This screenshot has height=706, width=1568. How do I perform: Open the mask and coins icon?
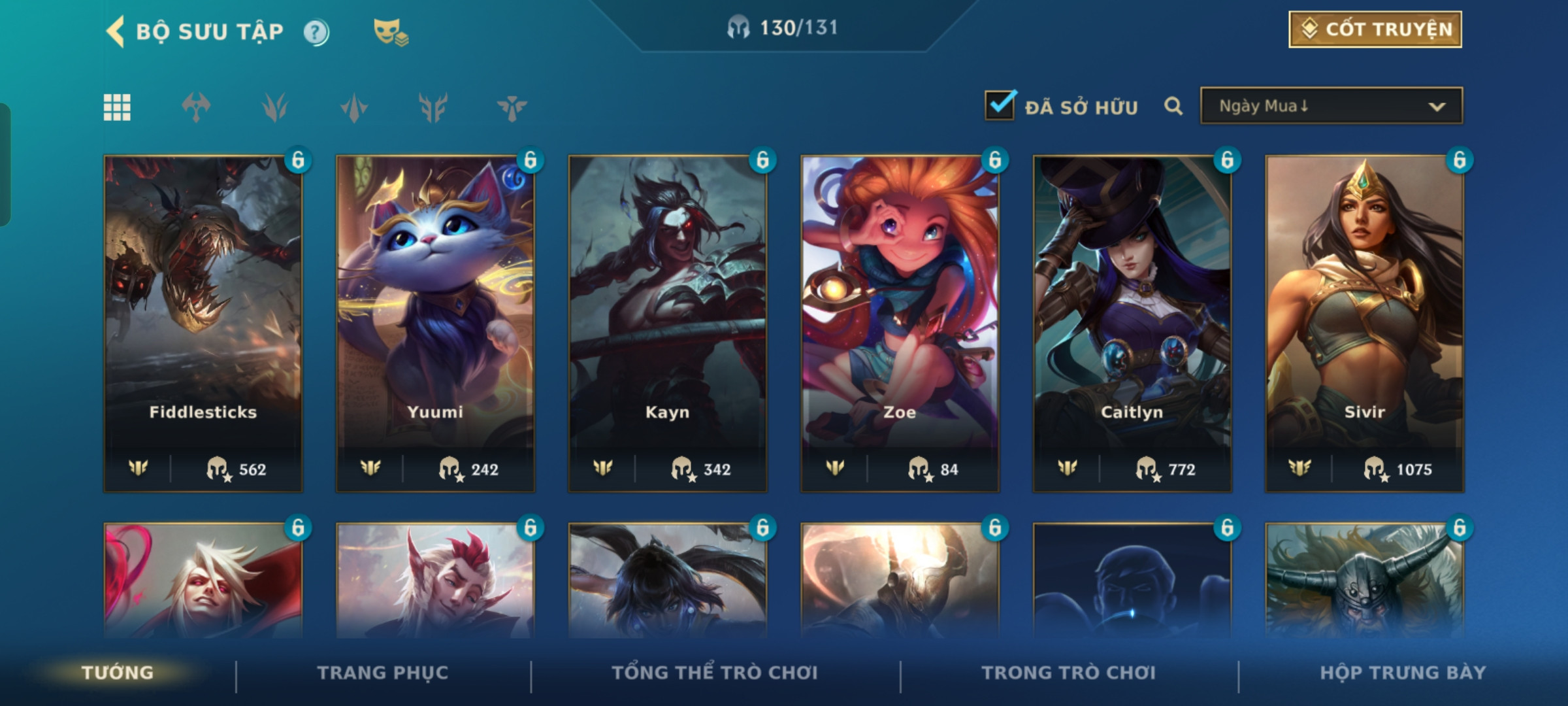coord(390,32)
